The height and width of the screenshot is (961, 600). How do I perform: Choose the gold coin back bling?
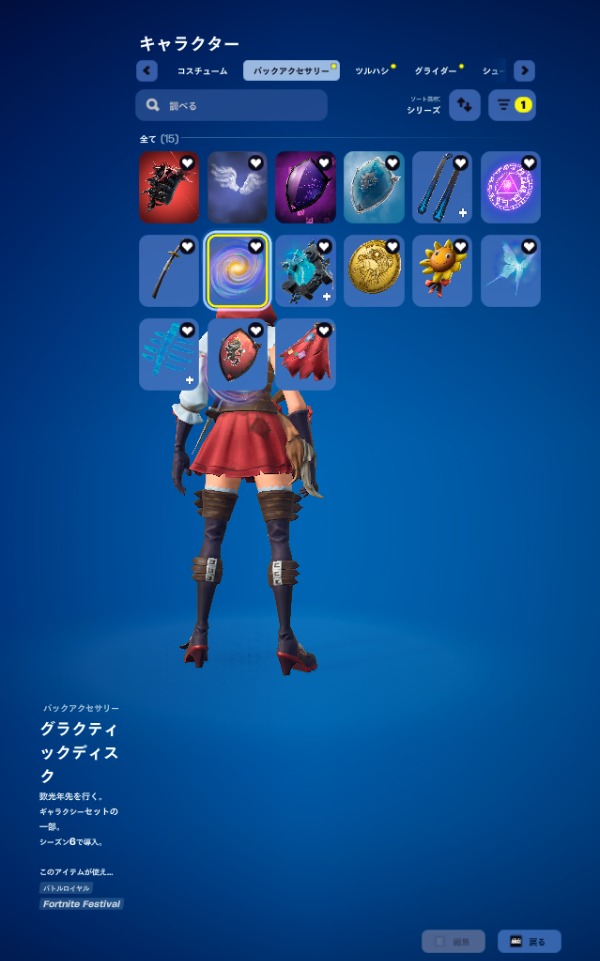tap(374, 271)
